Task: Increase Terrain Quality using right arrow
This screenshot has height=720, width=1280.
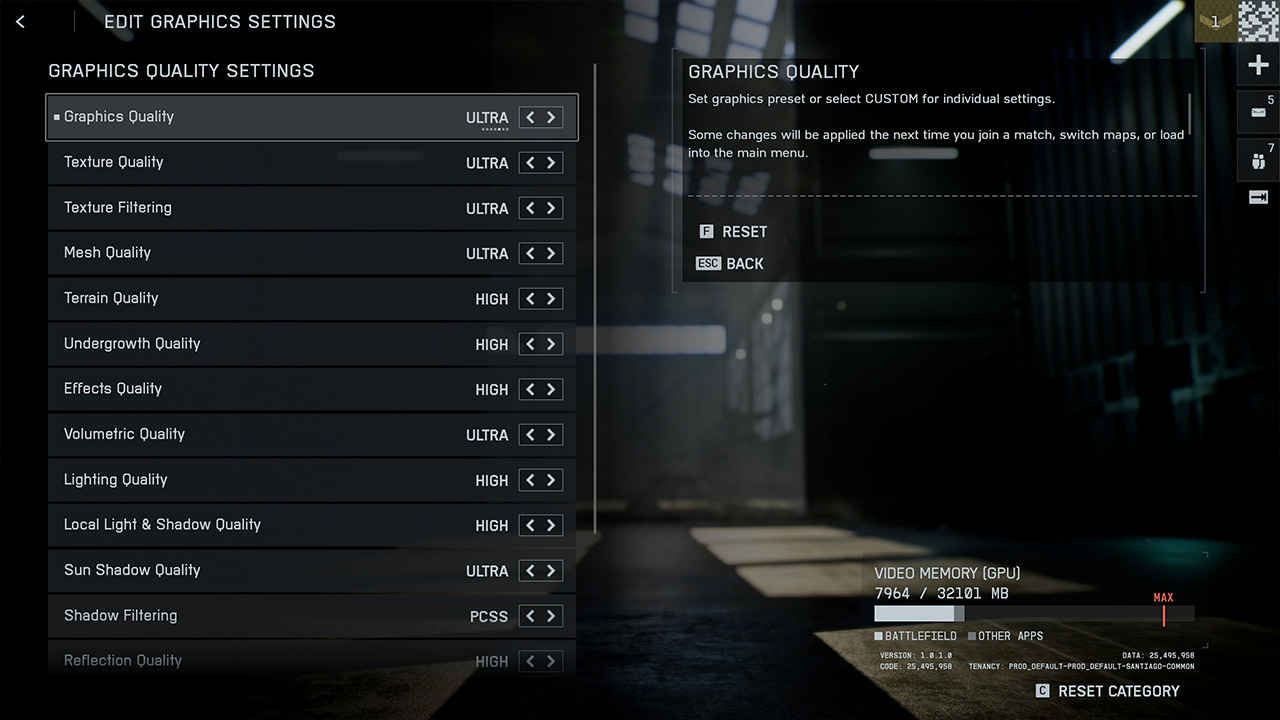Action: point(551,299)
